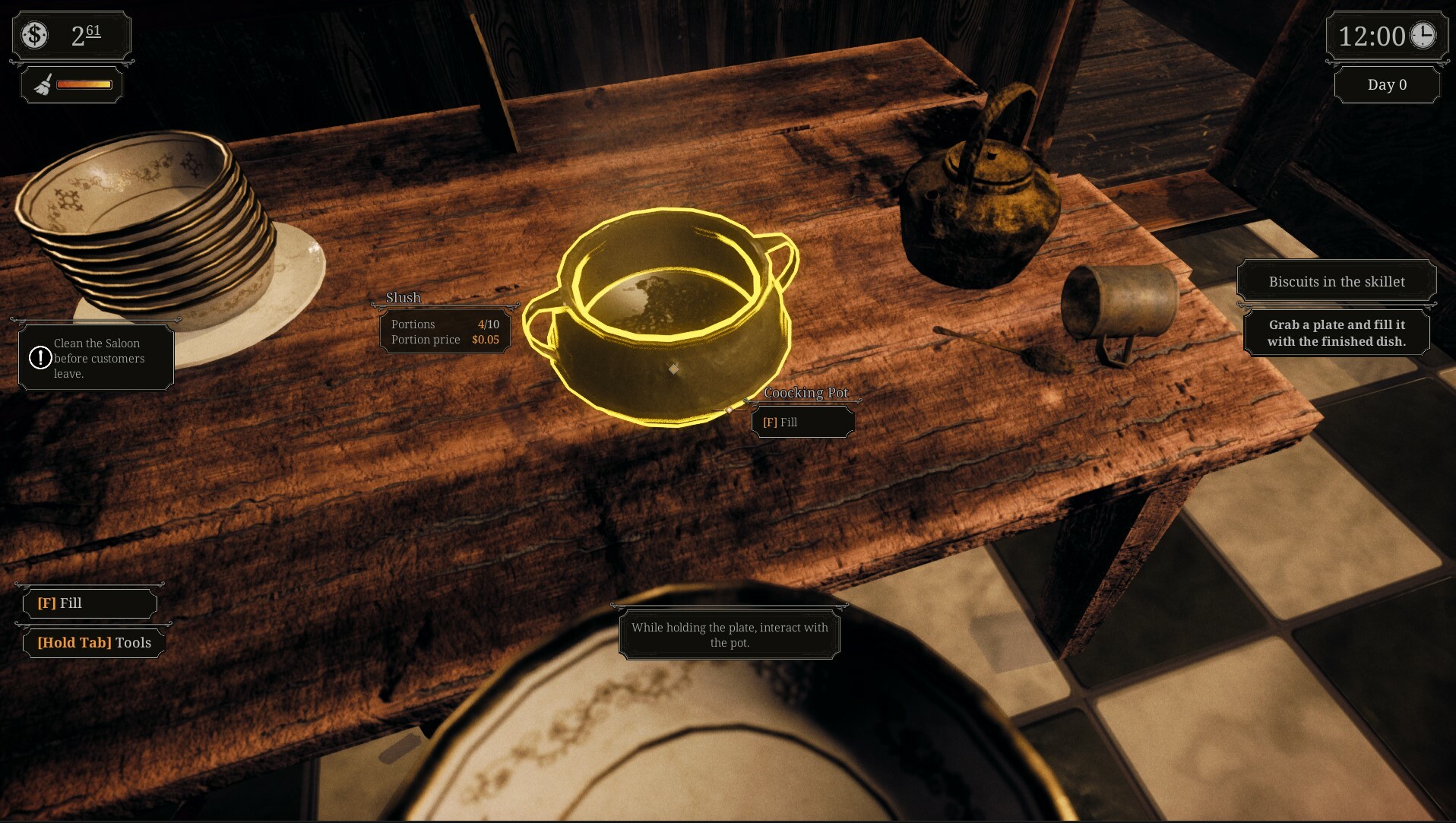Expand the Slush portions panel

coord(445,331)
